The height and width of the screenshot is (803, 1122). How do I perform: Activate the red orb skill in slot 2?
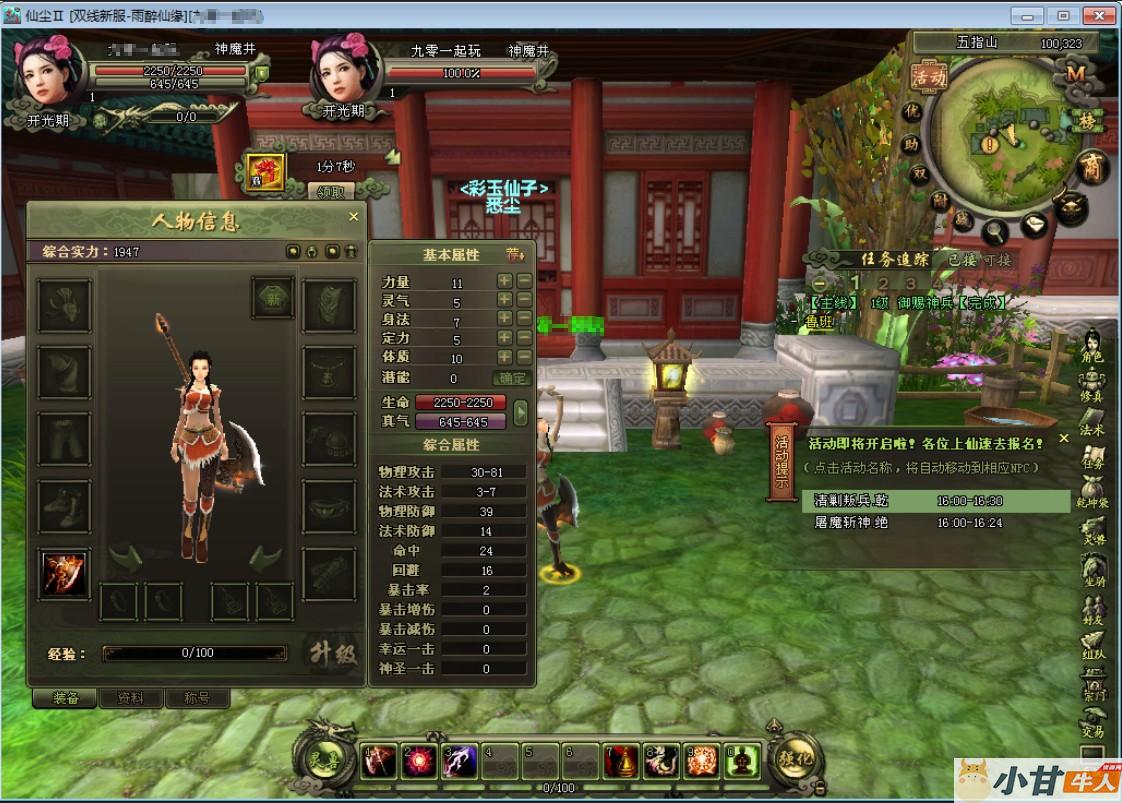(x=417, y=762)
